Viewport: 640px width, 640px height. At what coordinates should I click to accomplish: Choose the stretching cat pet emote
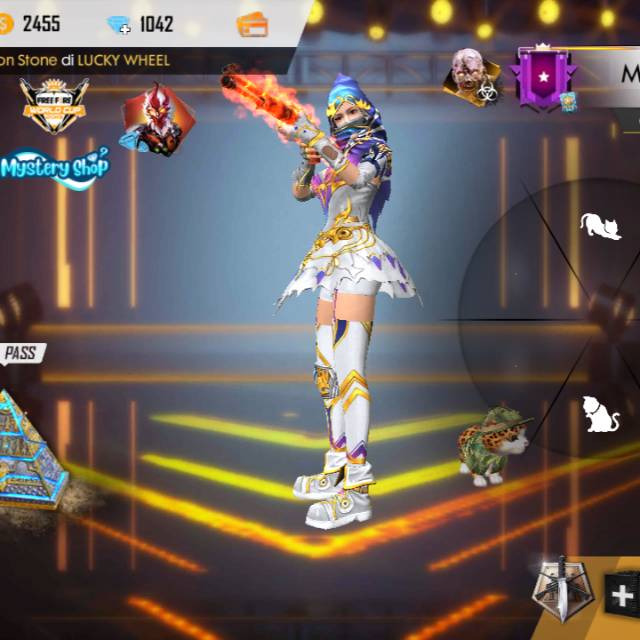pos(600,226)
